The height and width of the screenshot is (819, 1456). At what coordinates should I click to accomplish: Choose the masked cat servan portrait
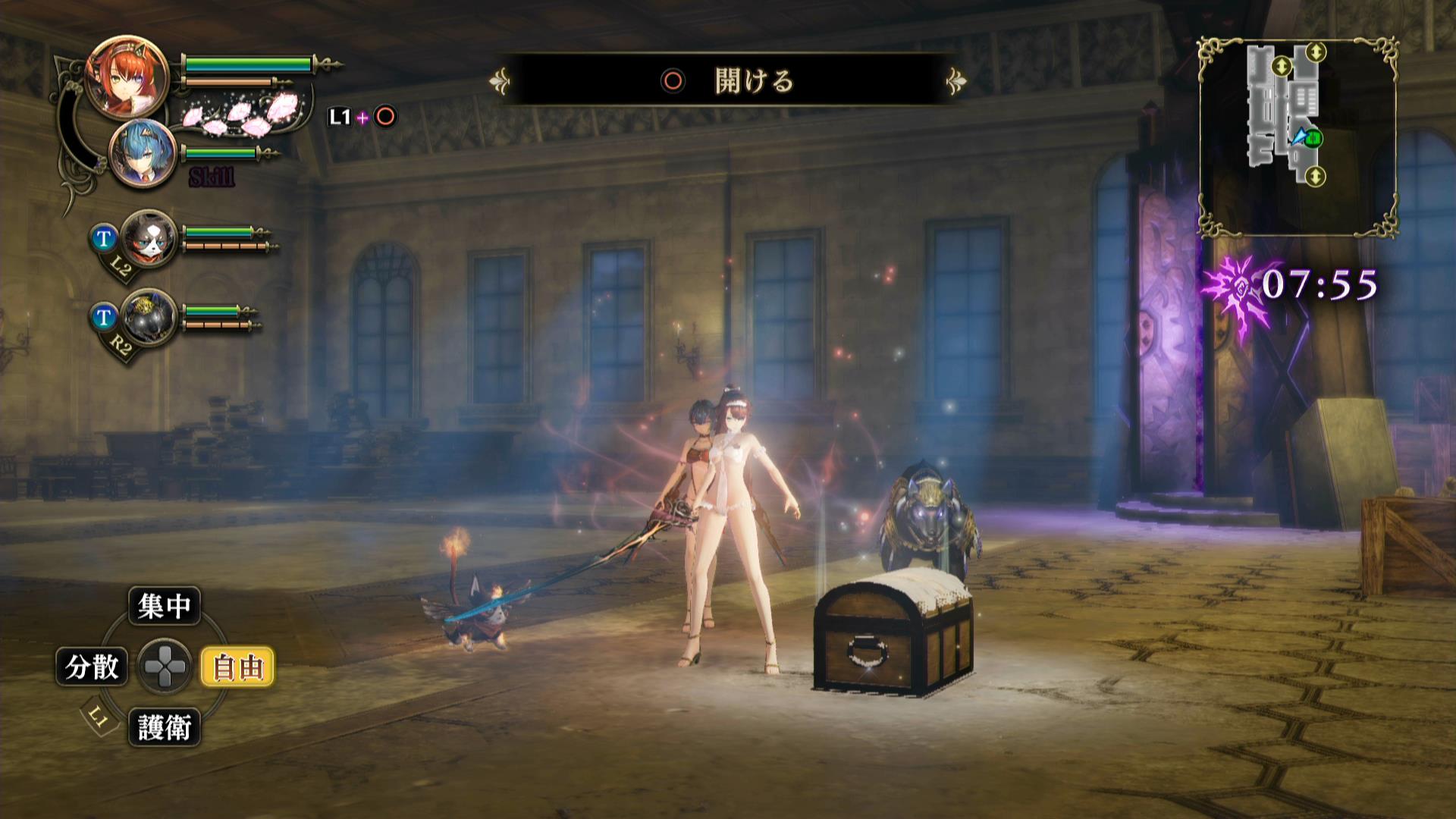149,238
